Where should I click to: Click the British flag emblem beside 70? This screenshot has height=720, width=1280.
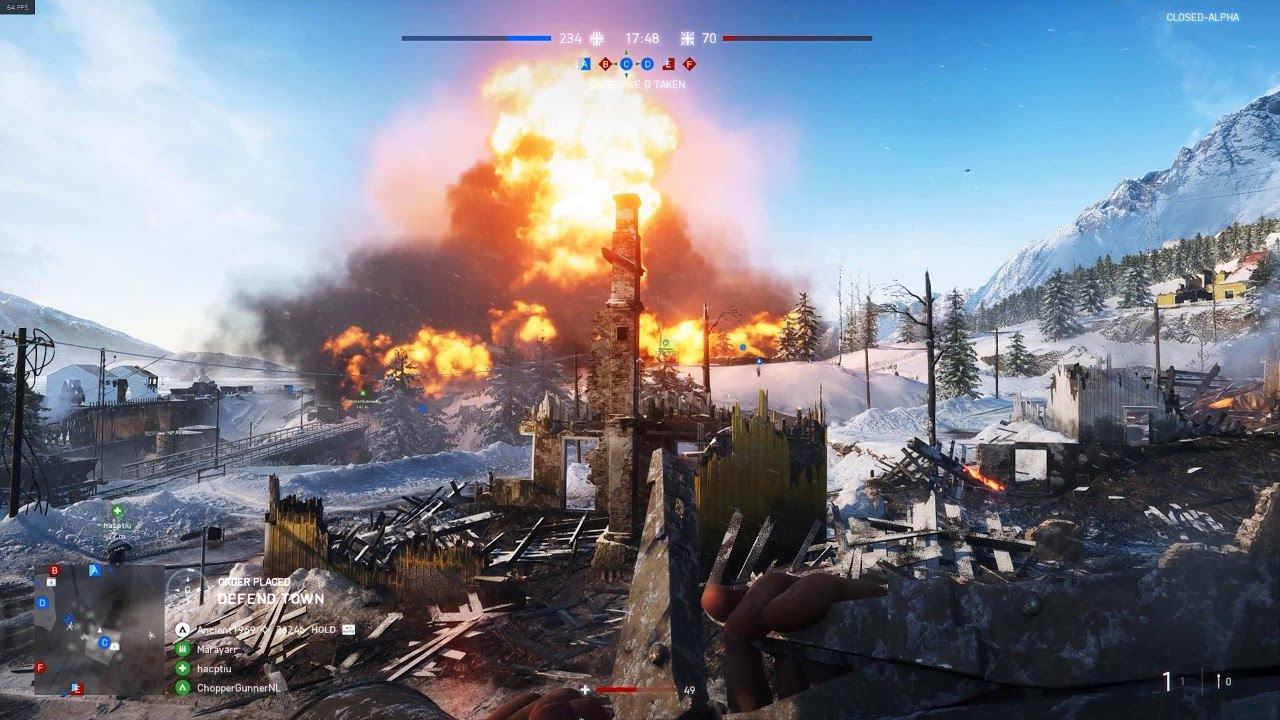[687, 39]
